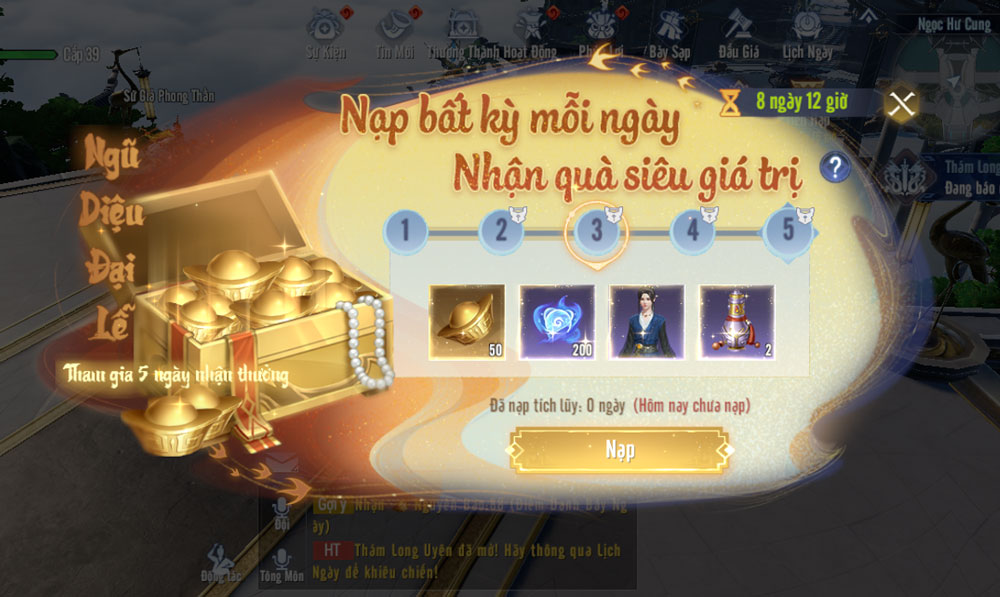View the blue-robed woman costume reward
This screenshot has width=1000, height=597.
(647, 322)
